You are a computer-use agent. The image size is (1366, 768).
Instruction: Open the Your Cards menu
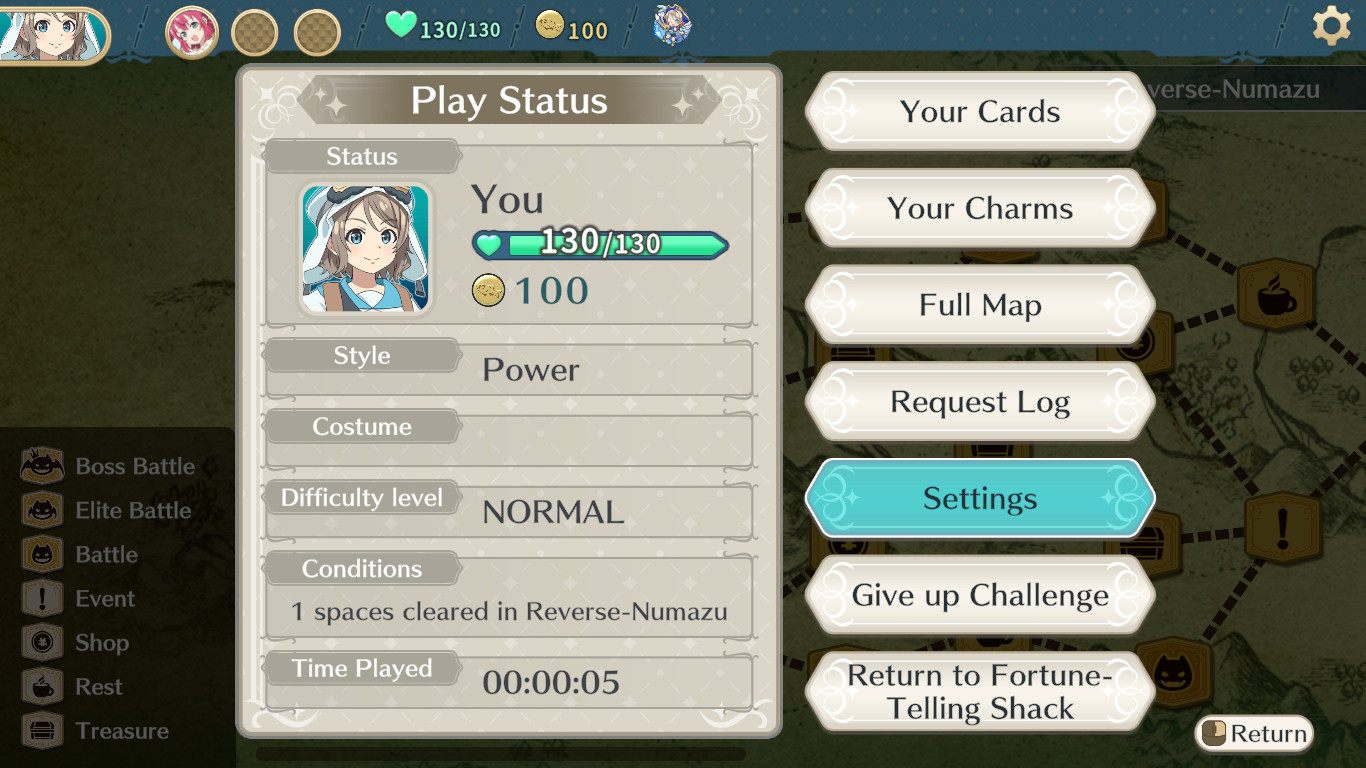point(980,111)
